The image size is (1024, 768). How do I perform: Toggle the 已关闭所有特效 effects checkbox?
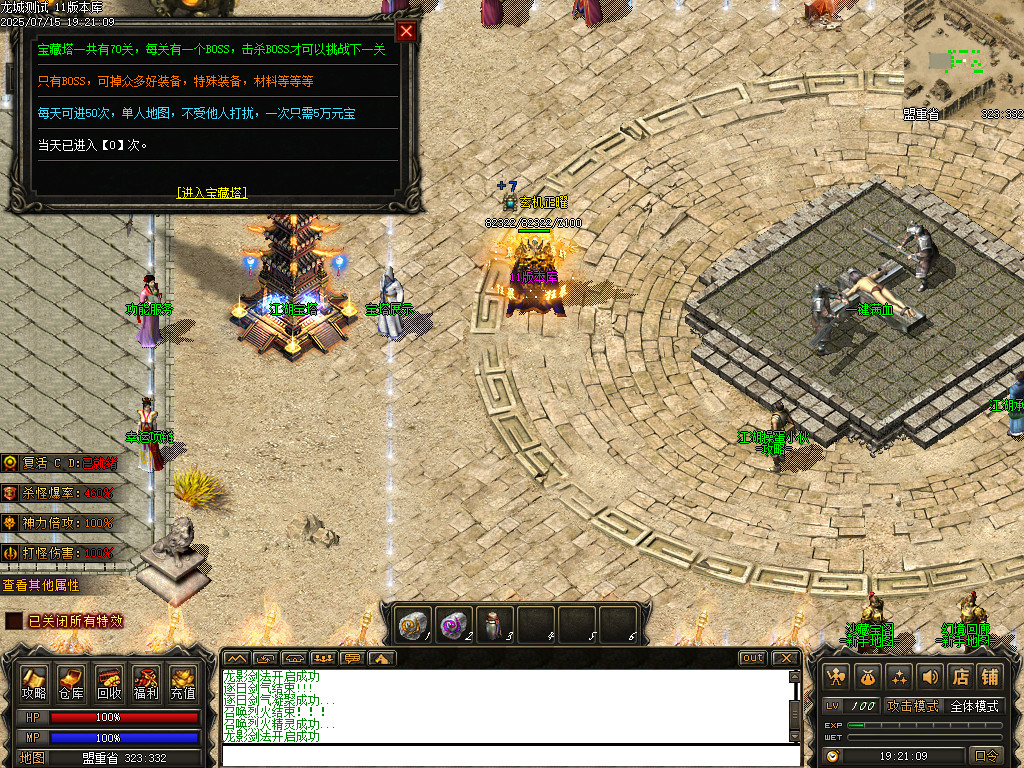(x=13, y=621)
